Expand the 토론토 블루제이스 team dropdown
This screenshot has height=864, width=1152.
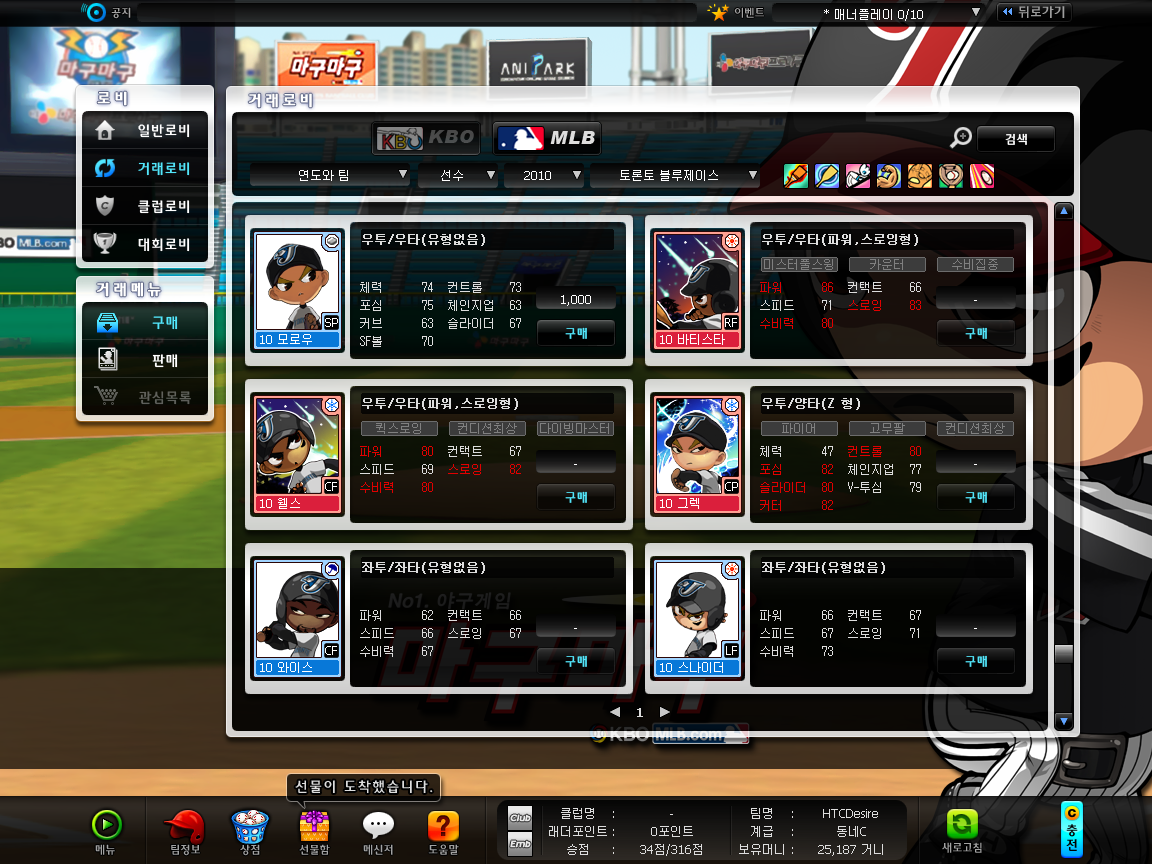click(x=675, y=175)
